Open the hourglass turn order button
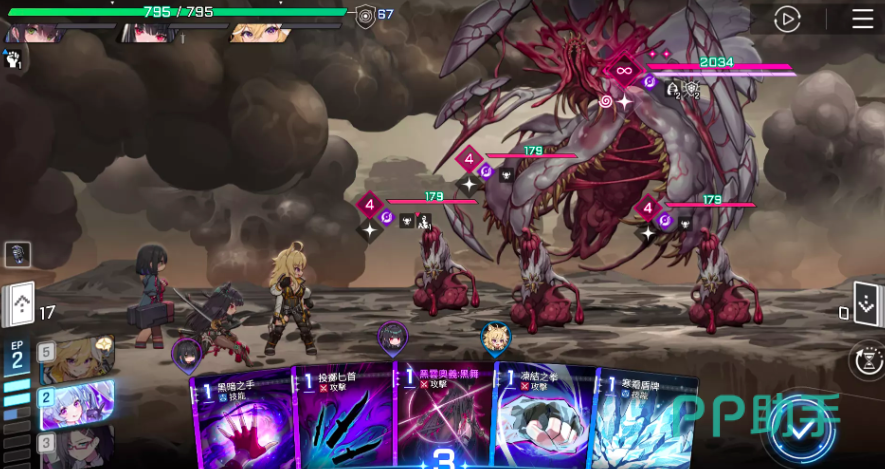Viewport: 885px width, 469px height. 866,360
